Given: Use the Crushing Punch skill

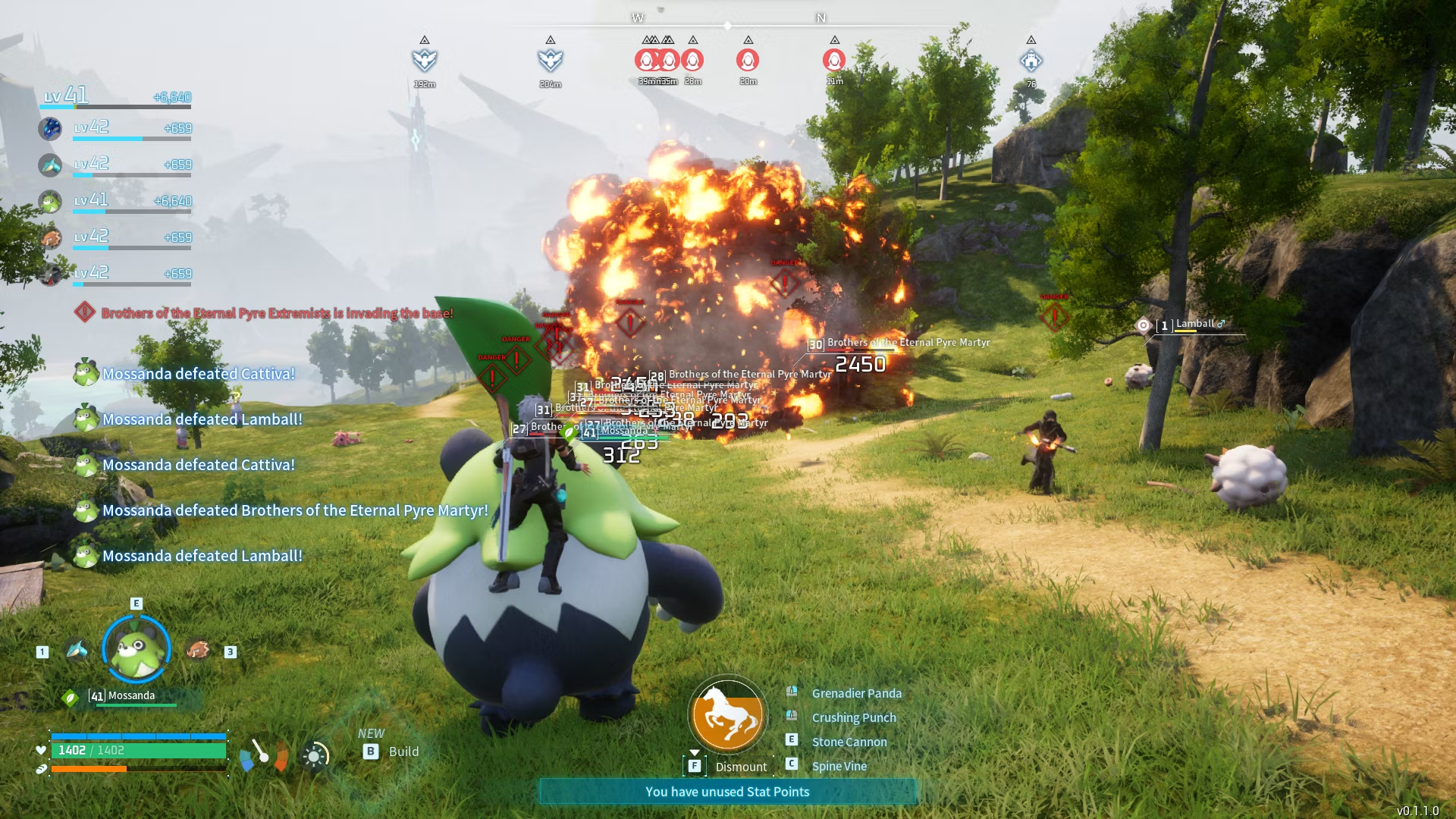Looking at the screenshot, I should pyautogui.click(x=853, y=717).
